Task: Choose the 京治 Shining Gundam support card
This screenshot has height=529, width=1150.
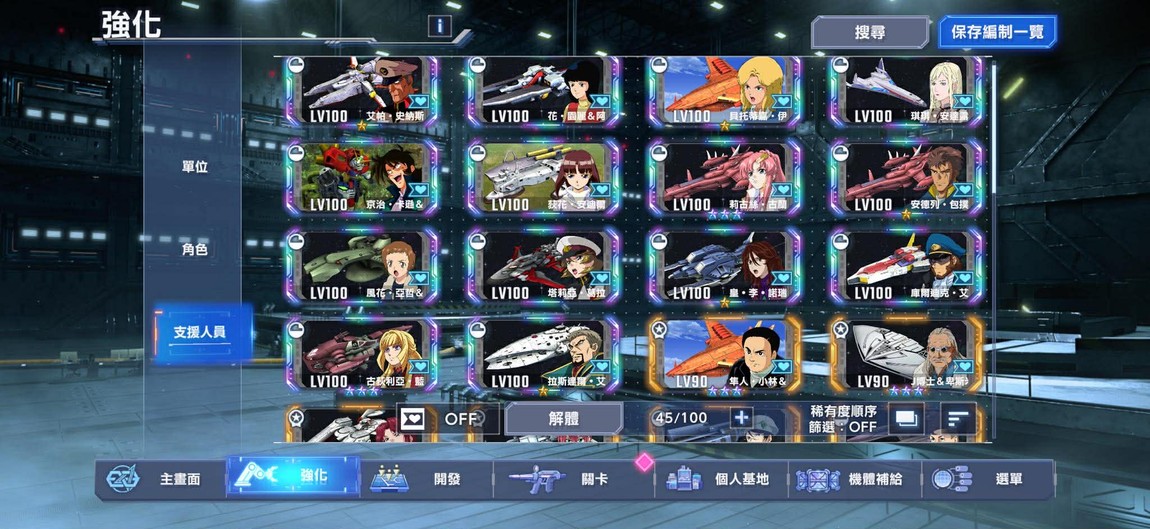Action: point(363,178)
